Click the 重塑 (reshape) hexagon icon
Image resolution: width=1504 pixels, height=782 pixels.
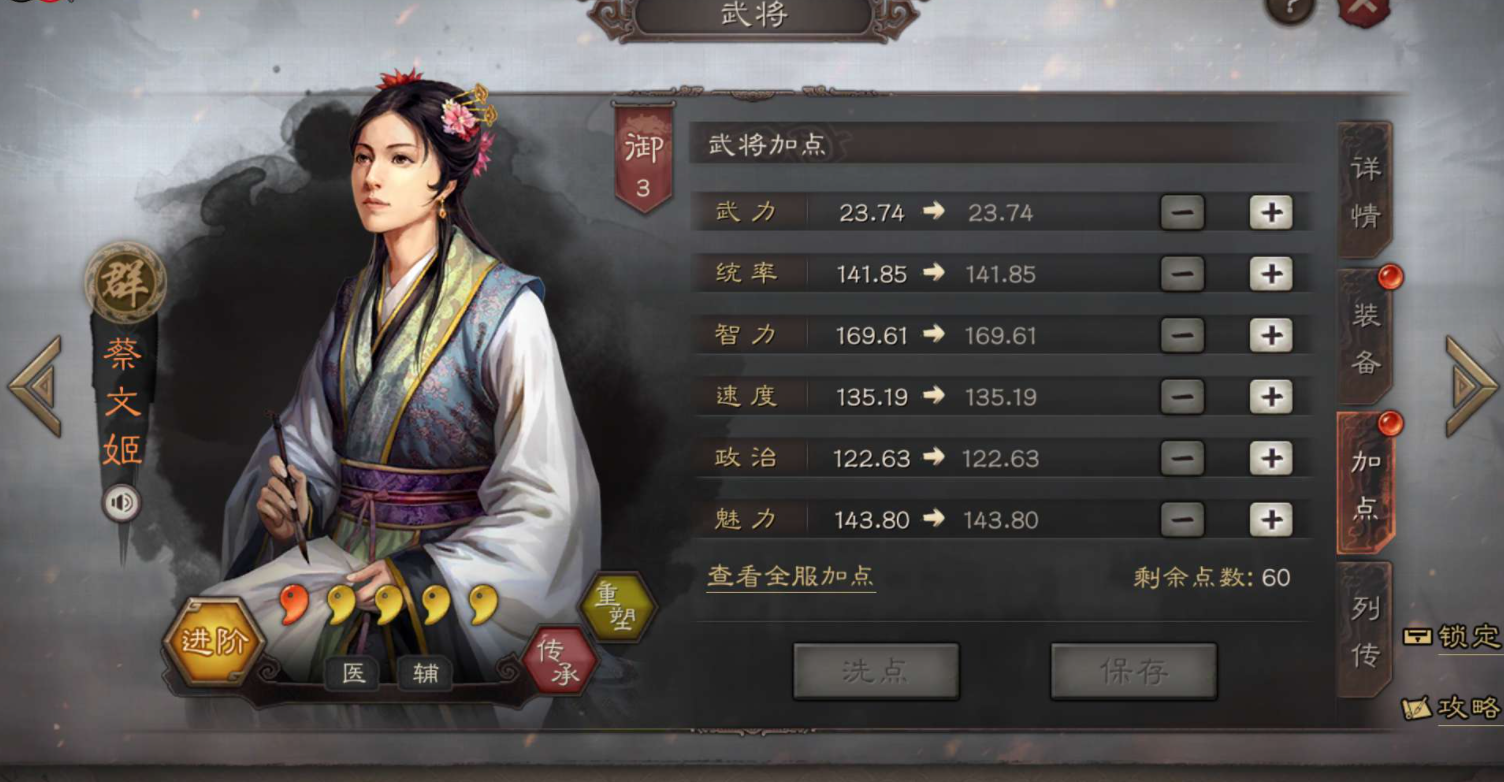click(x=619, y=607)
